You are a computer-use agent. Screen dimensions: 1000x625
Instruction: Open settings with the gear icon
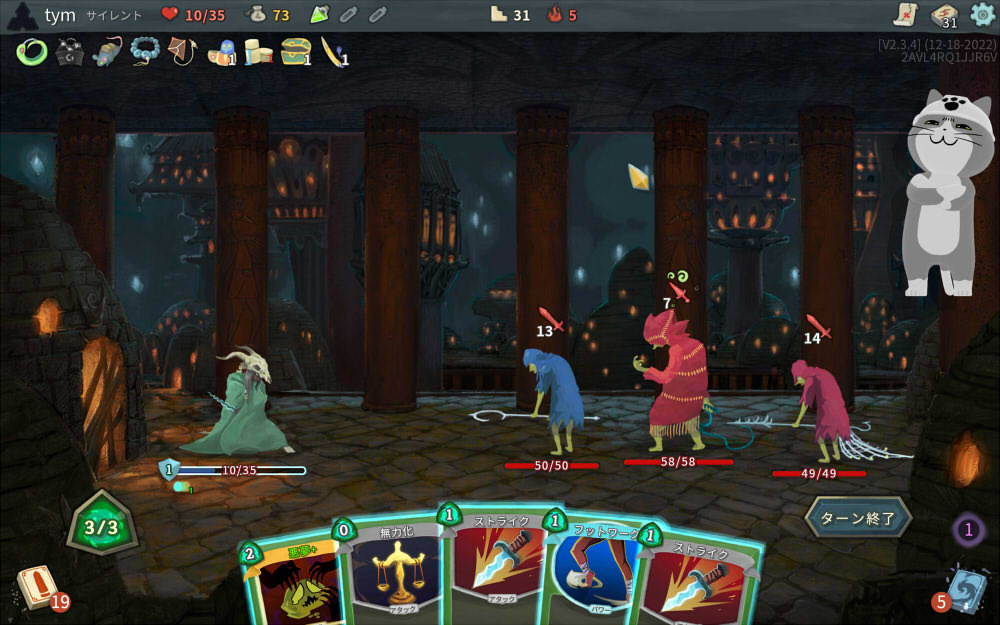click(x=983, y=15)
